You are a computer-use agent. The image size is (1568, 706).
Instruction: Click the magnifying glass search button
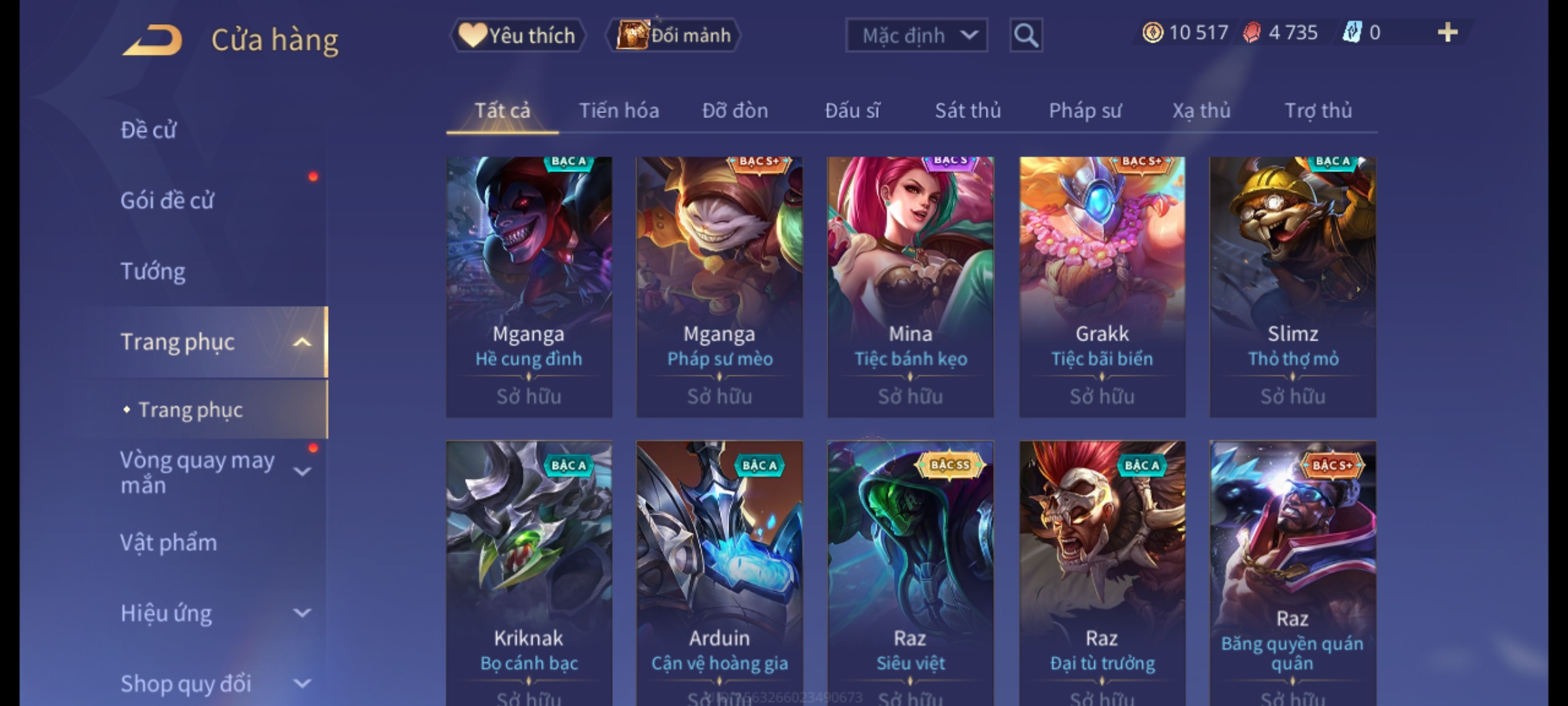click(x=1026, y=35)
